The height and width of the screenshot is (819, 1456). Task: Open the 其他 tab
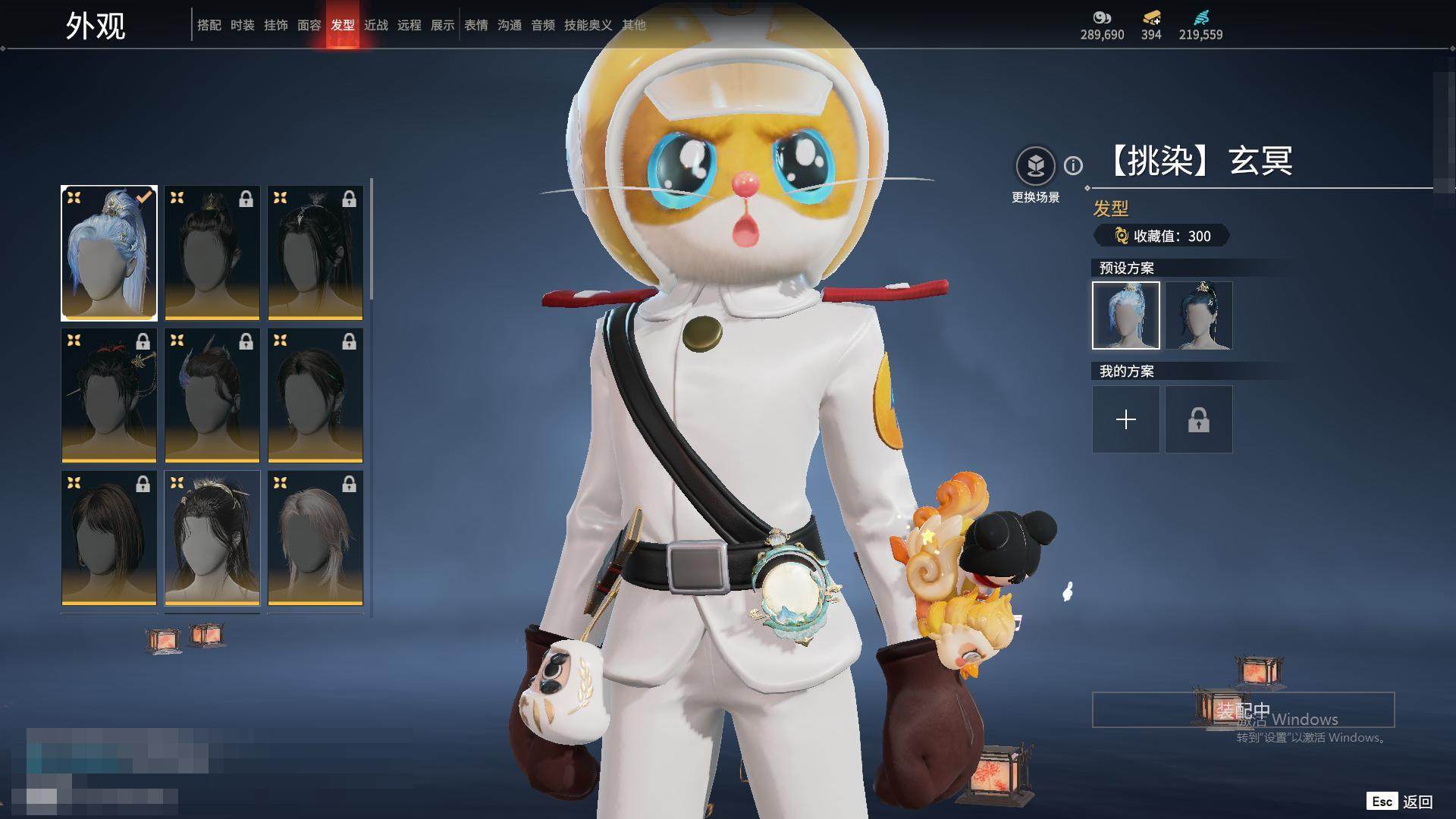(633, 25)
